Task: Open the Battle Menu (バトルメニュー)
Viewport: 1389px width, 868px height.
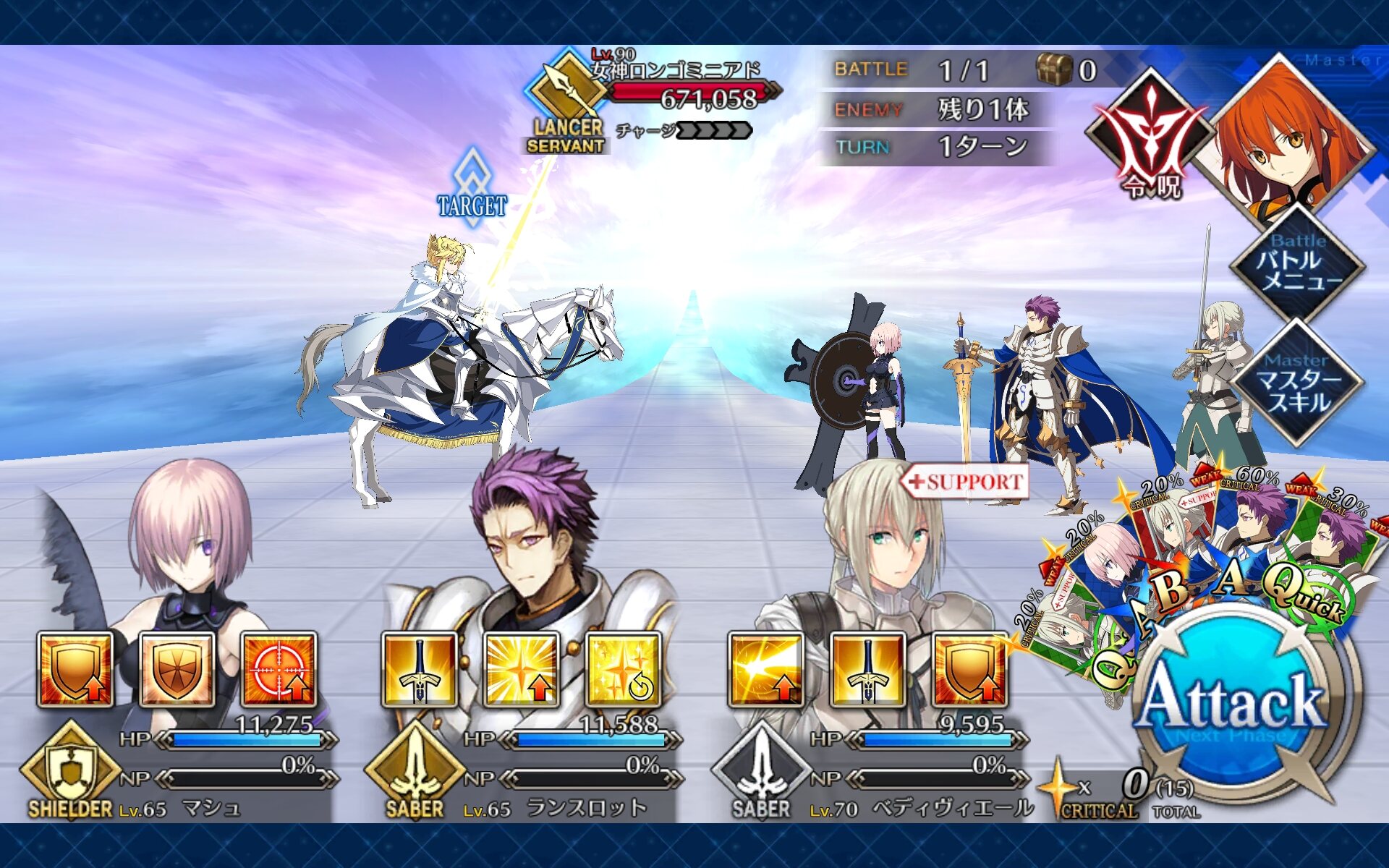Action: (1298, 263)
